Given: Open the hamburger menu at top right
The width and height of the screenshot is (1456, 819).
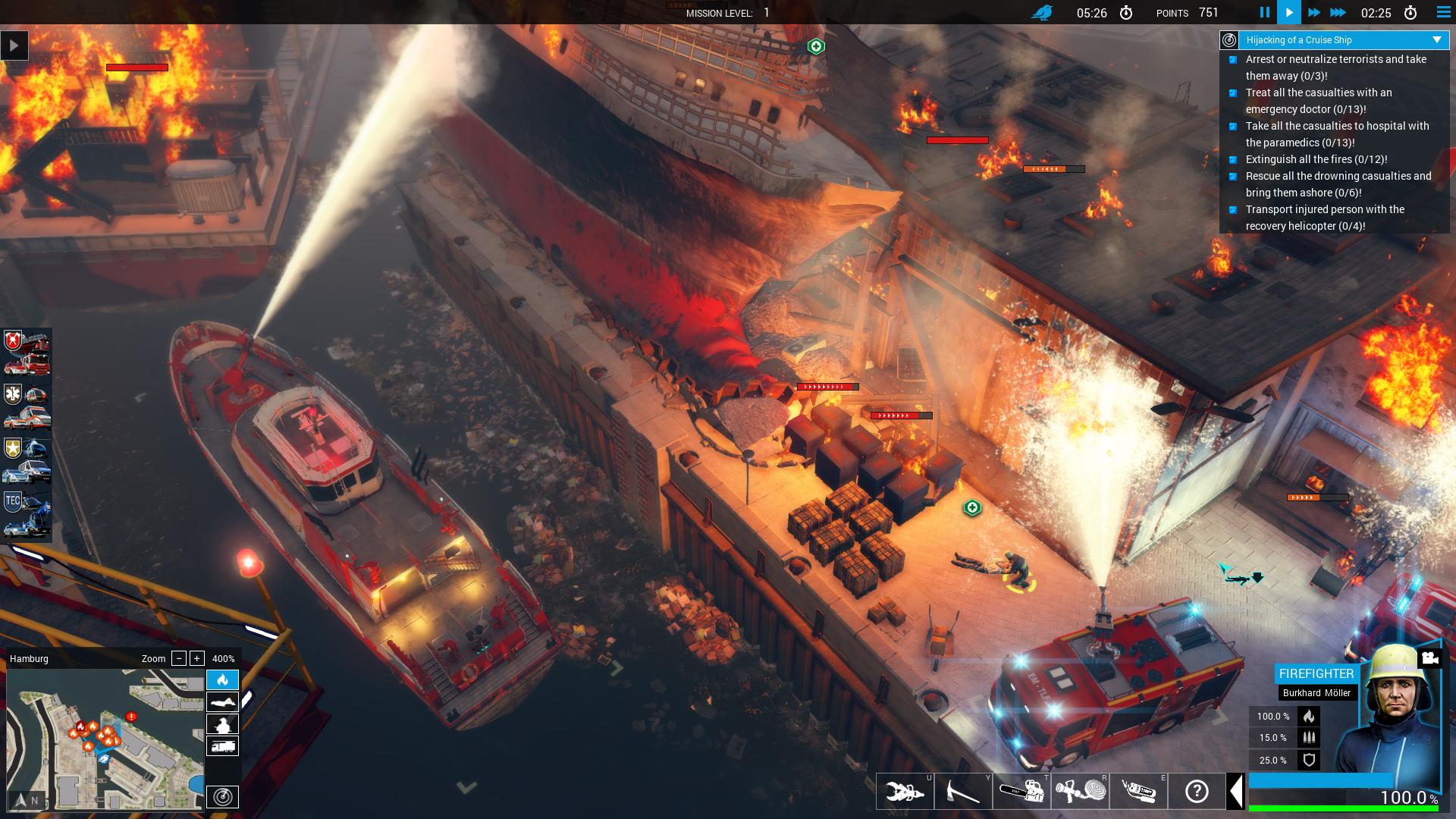Looking at the screenshot, I should pos(1442,12).
